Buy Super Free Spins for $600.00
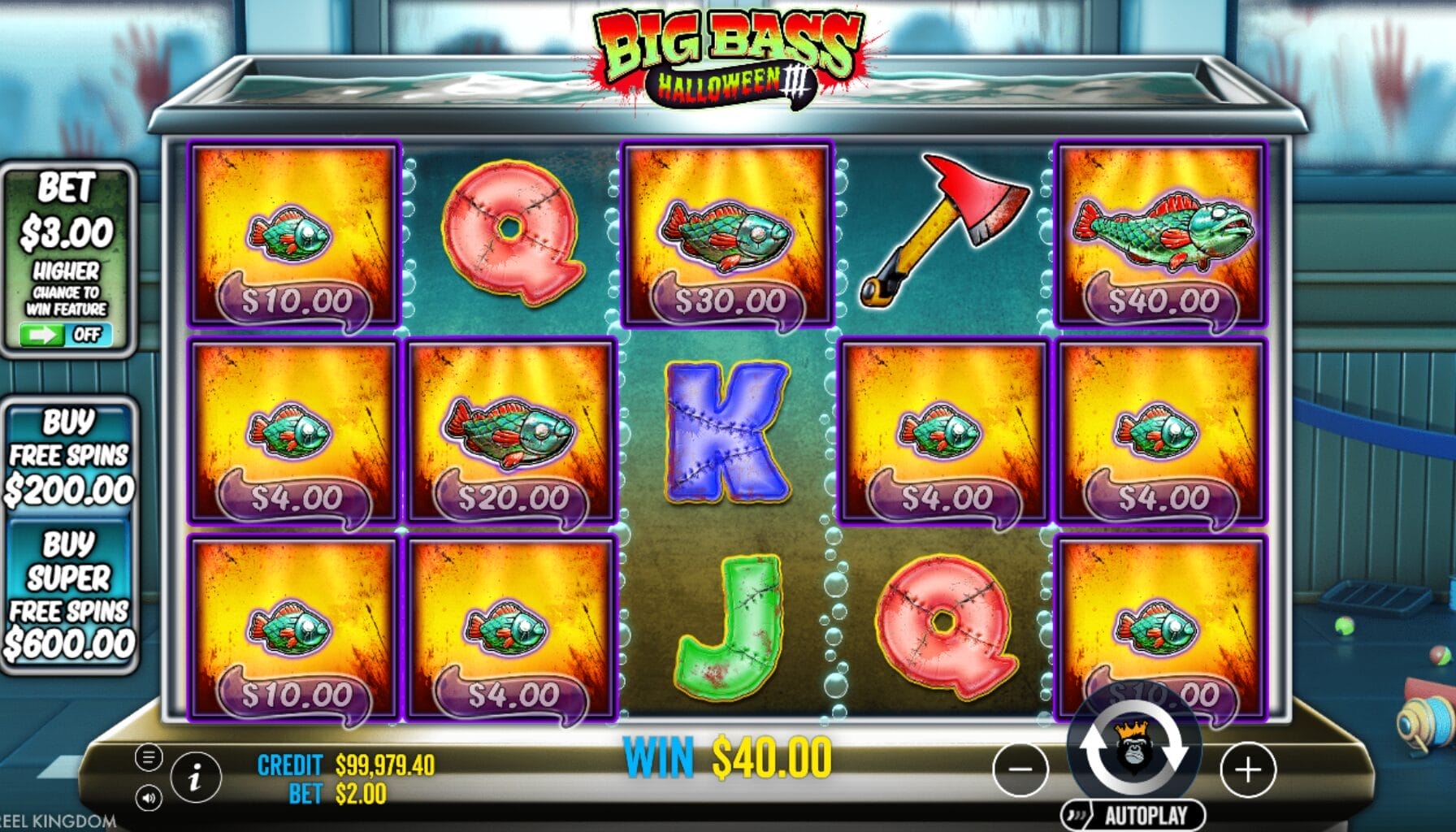The height and width of the screenshot is (832, 1456). (69, 595)
